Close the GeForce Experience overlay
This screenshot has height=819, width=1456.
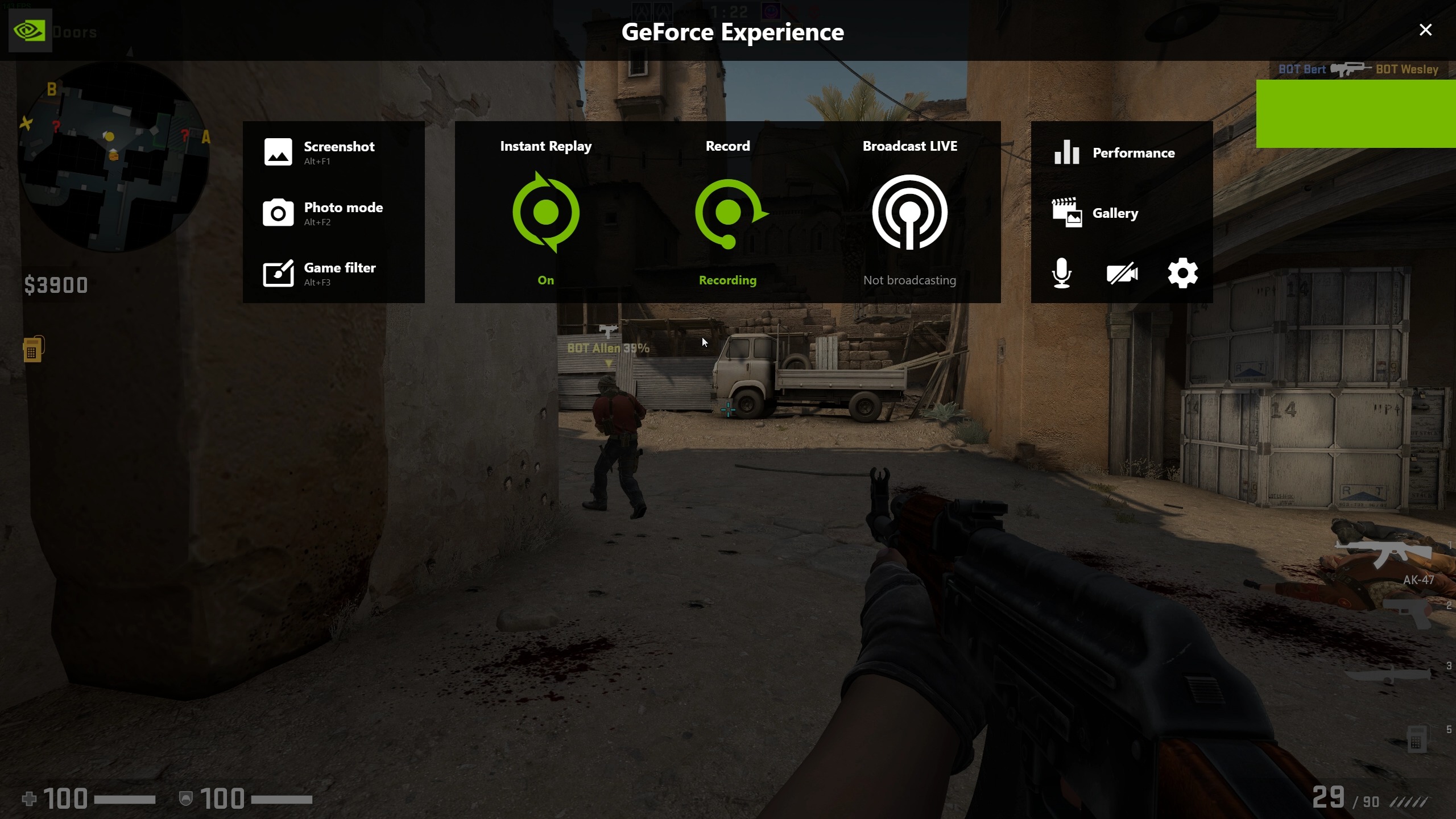tap(1425, 30)
